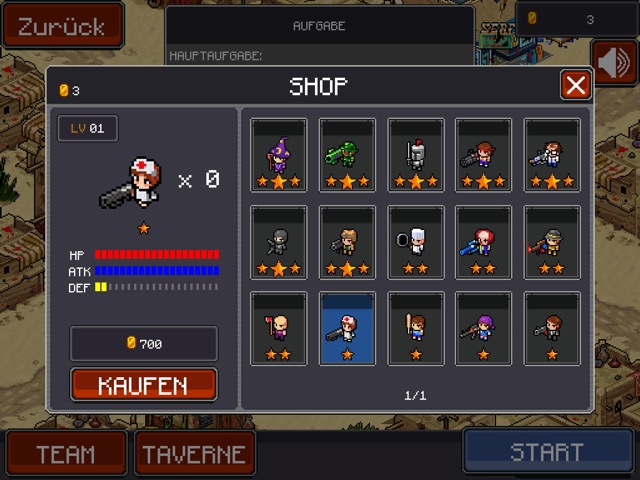Choose the baseball bat kid card
Image resolution: width=640 pixels, height=480 pixels.
[415, 328]
